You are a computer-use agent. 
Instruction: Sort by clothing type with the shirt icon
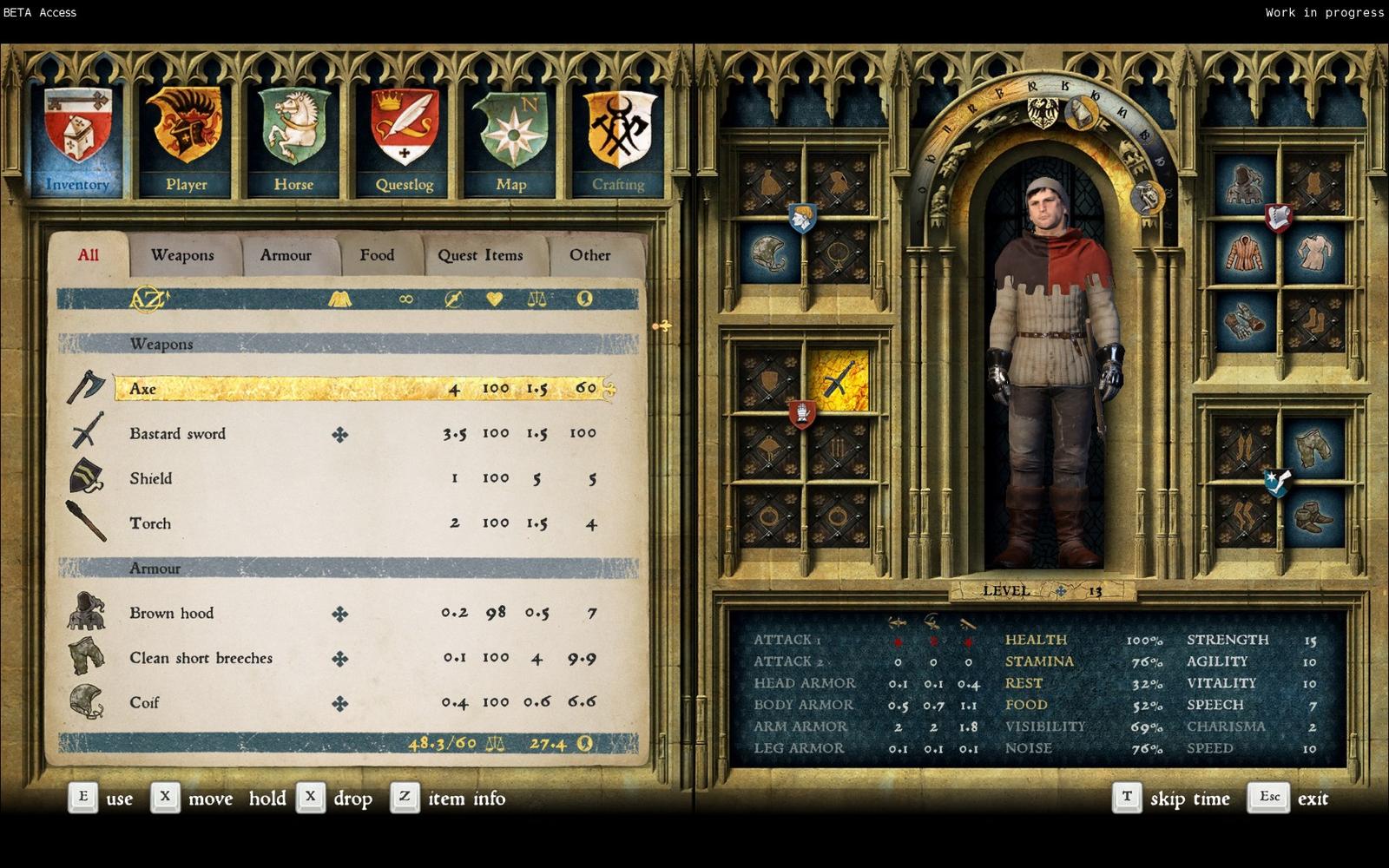pyautogui.click(x=340, y=299)
